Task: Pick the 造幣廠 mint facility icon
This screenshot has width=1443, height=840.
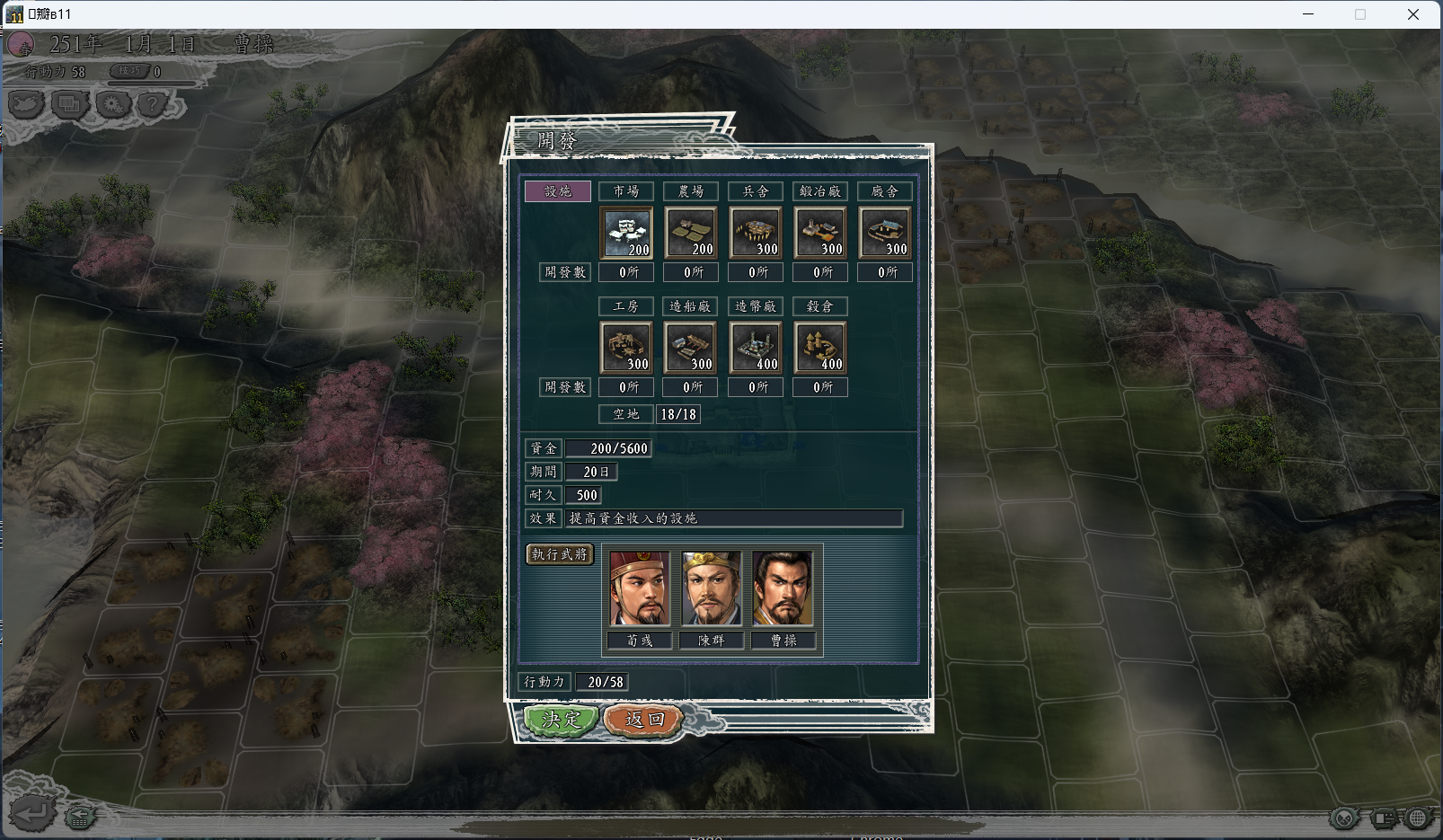Action: click(x=756, y=348)
